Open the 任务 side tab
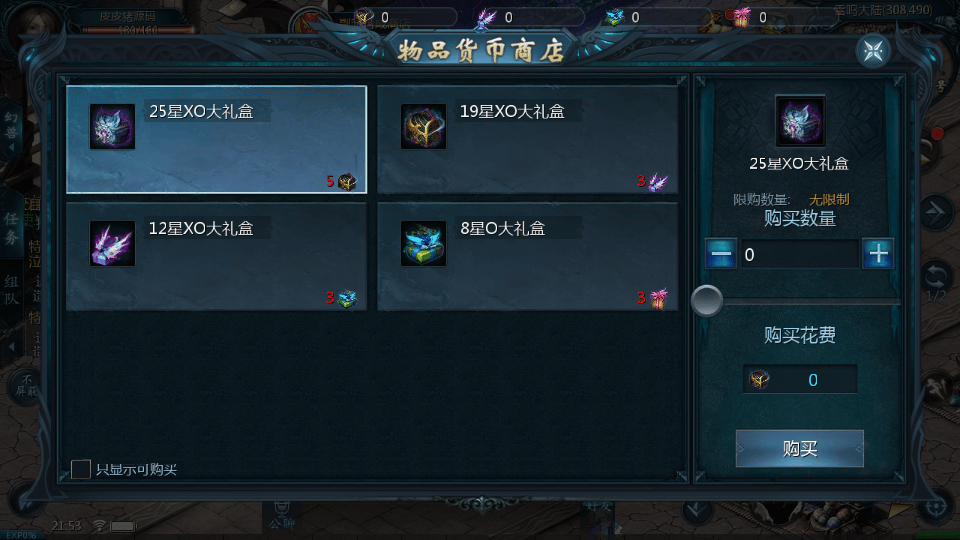The height and width of the screenshot is (540, 960). pos(12,228)
